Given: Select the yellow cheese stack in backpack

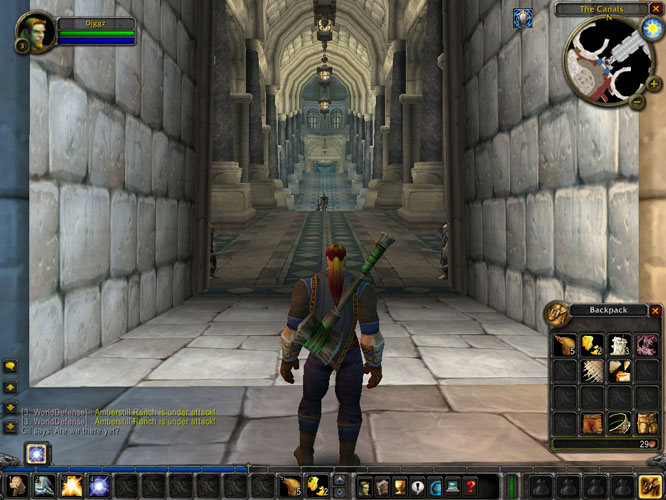Looking at the screenshot, I should pyautogui.click(x=593, y=346).
